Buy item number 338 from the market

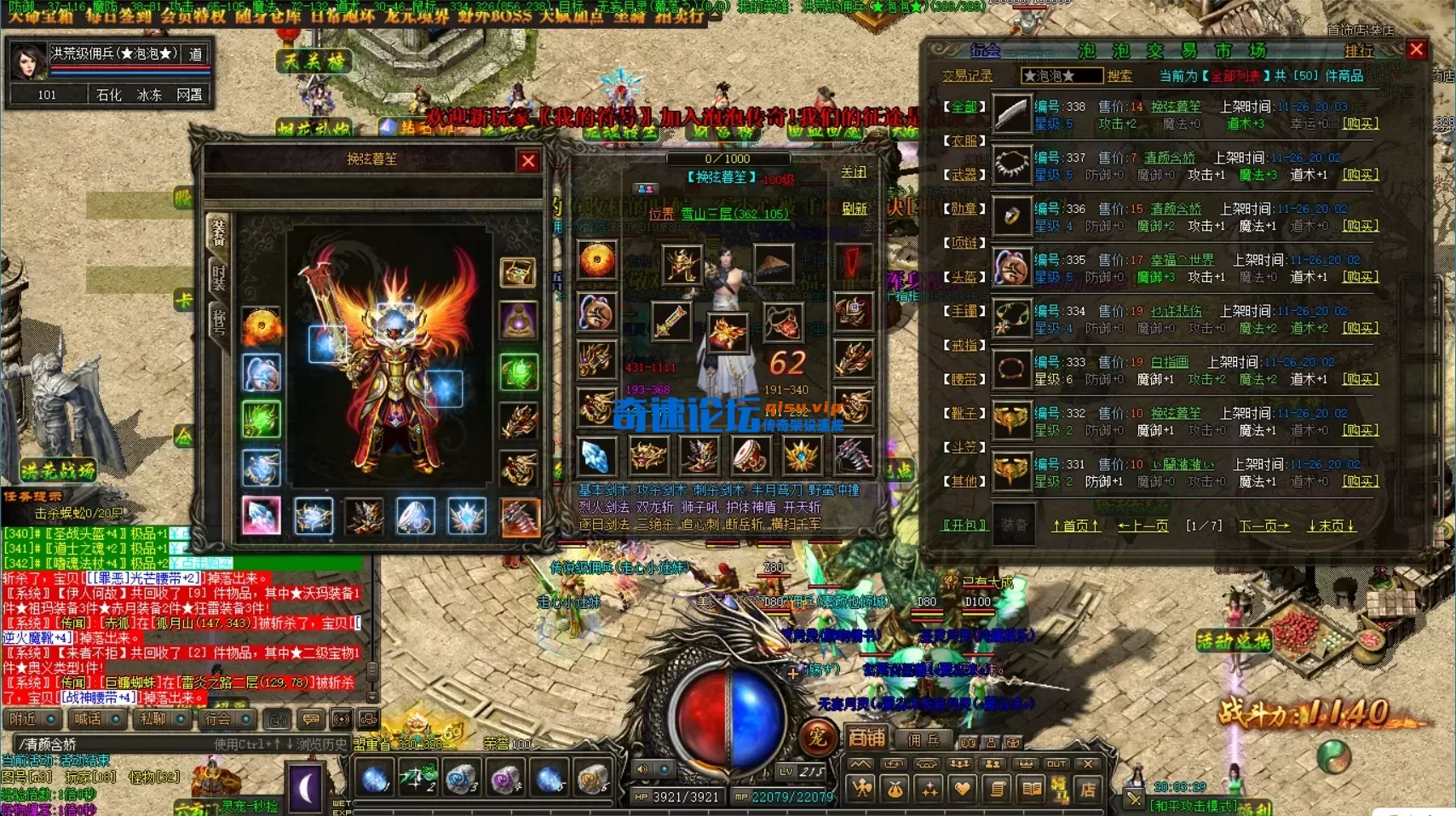pos(1360,124)
